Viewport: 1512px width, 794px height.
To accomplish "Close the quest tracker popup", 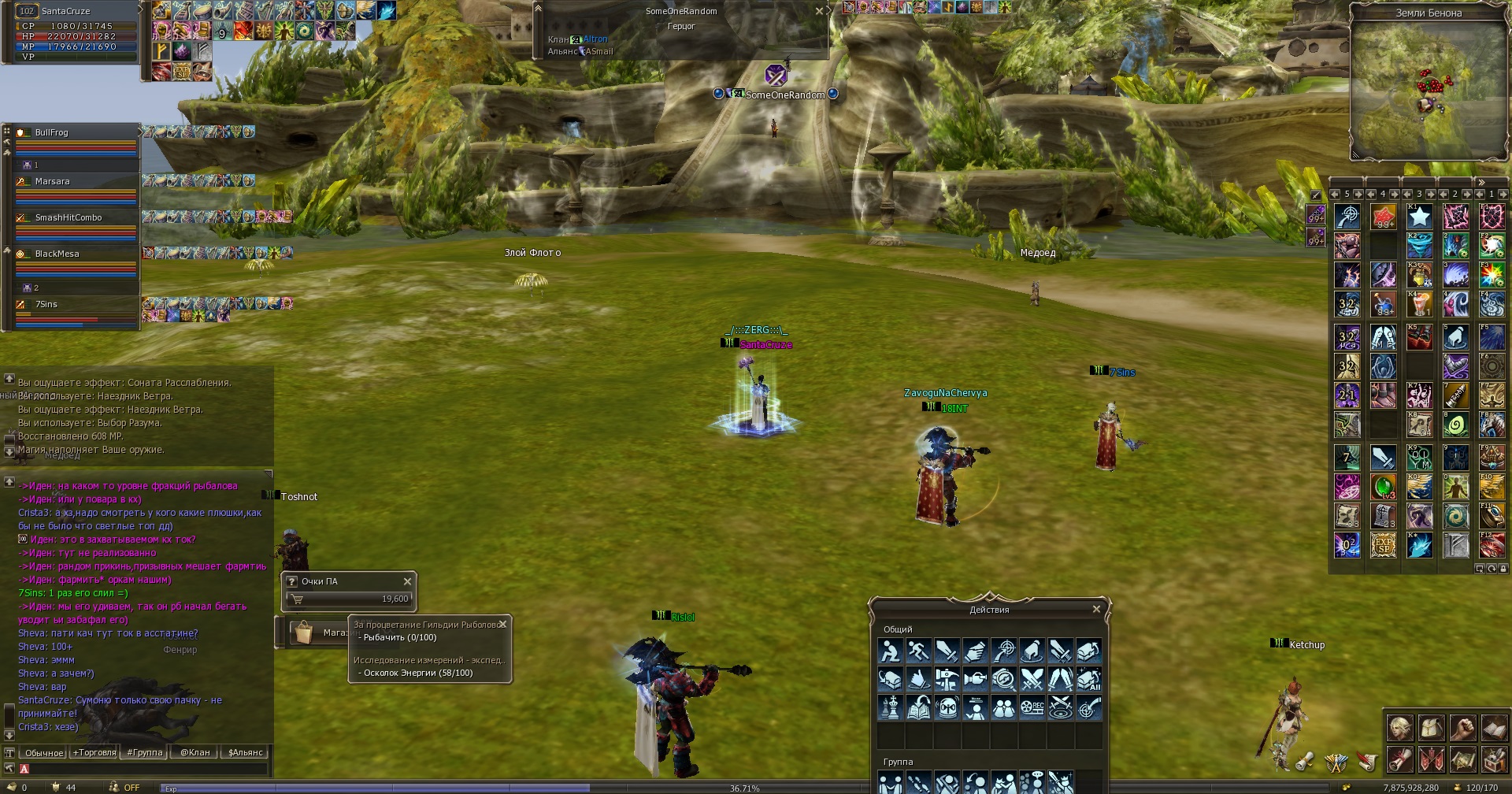I will point(502,624).
